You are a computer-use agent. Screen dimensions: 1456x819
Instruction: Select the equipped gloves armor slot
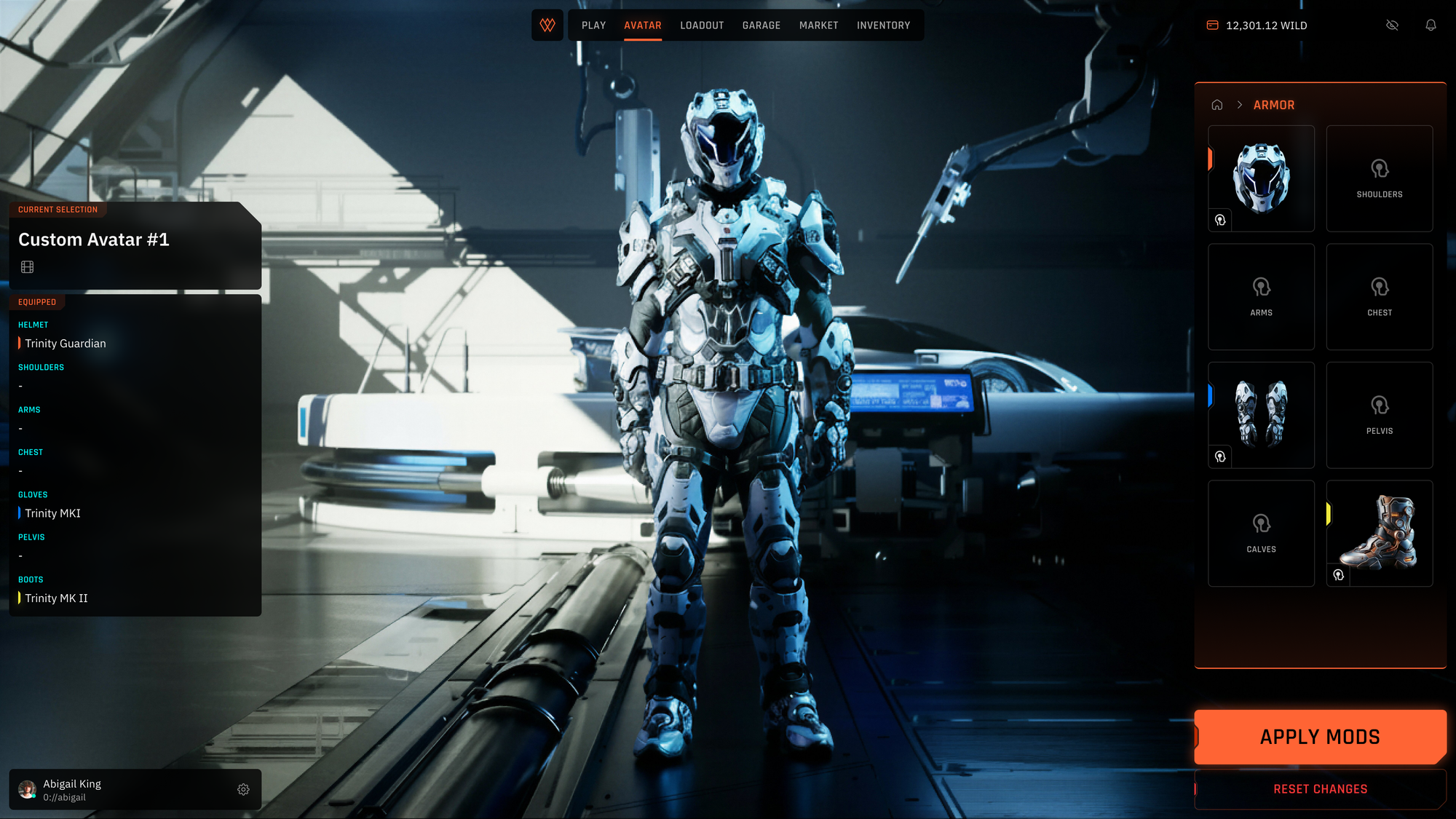(x=1262, y=414)
